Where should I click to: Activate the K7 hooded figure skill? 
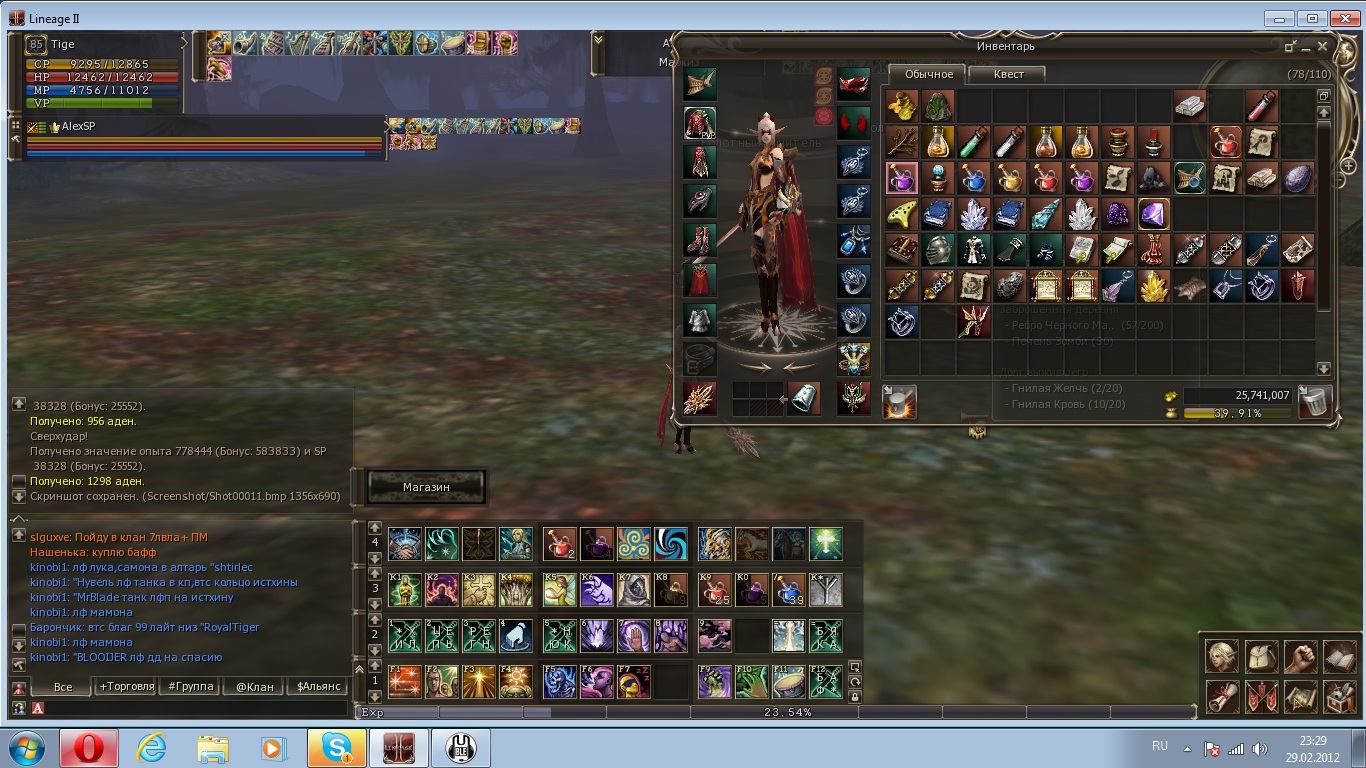(x=634, y=590)
